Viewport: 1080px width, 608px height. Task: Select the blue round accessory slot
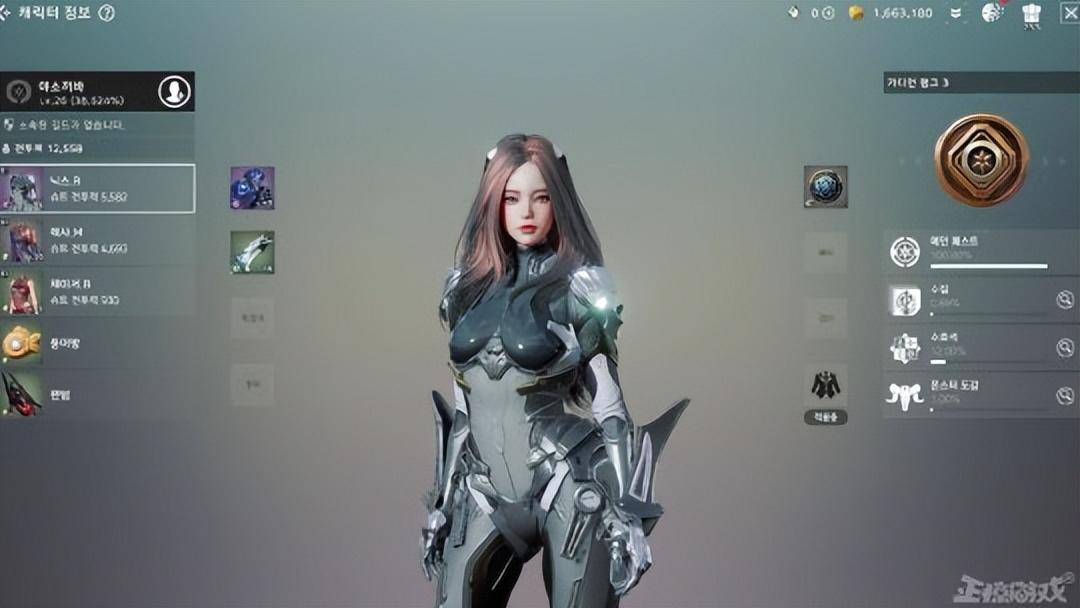825,187
